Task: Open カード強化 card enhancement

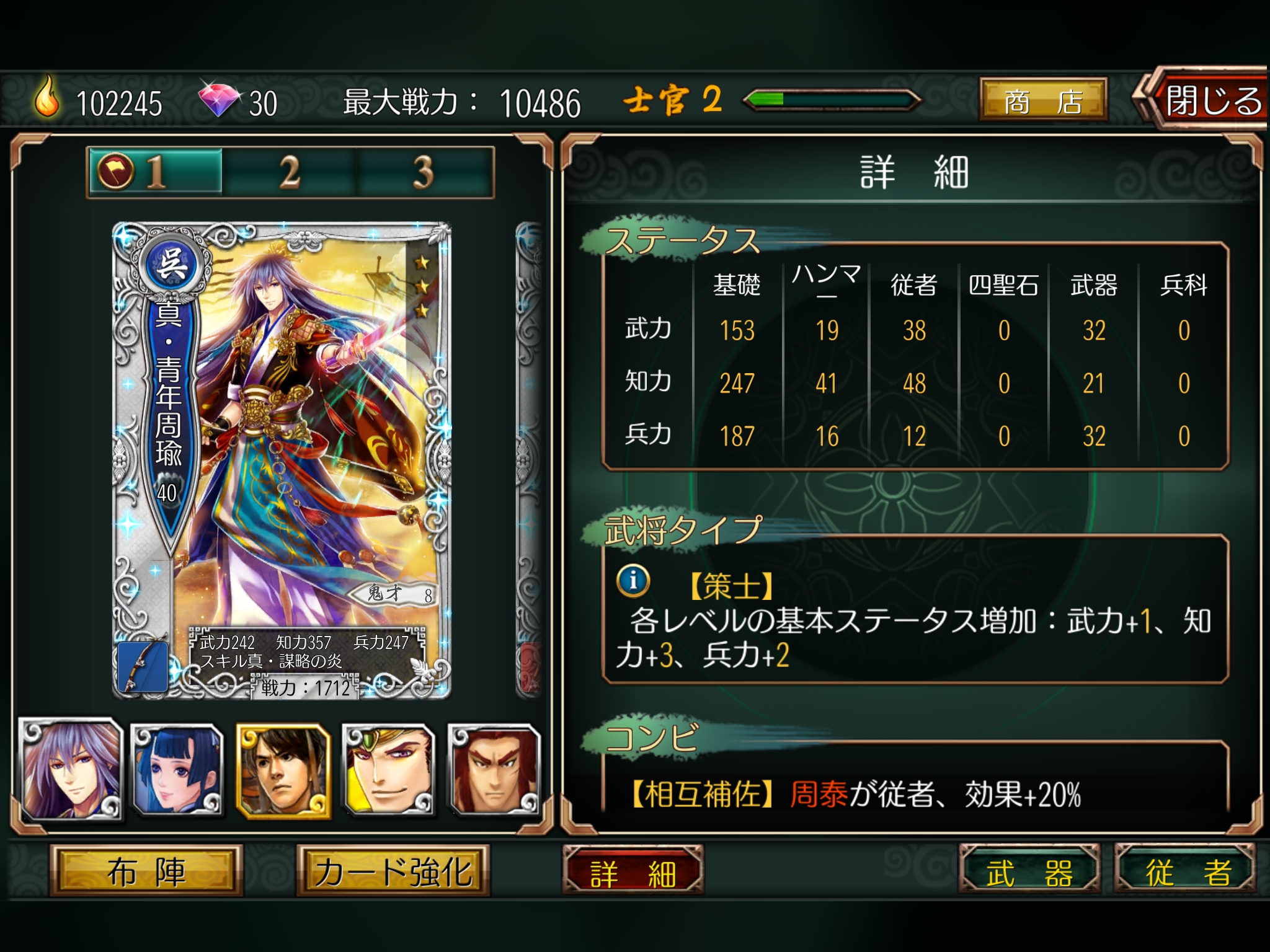Action: [x=393, y=871]
